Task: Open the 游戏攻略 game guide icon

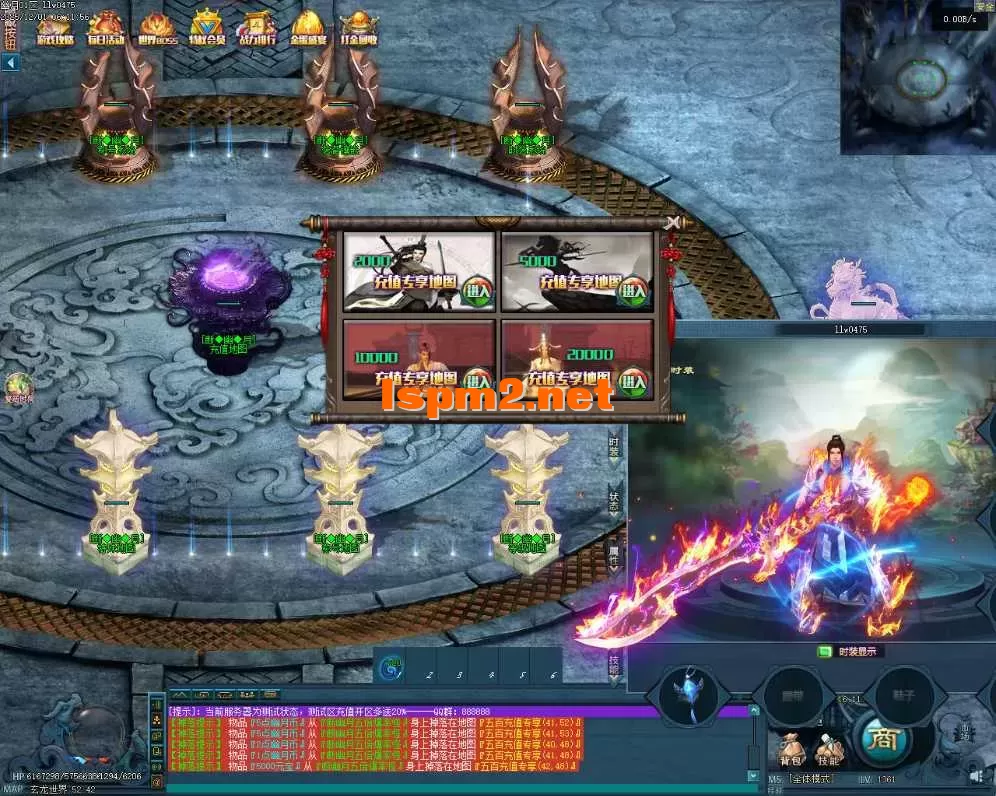Action: [x=55, y=29]
